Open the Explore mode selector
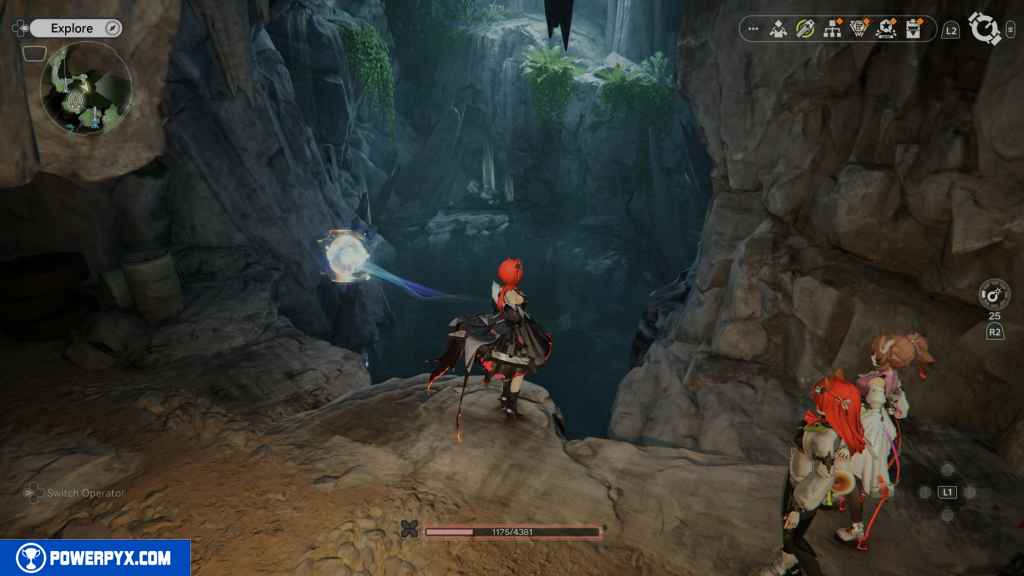This screenshot has width=1024, height=576. tap(76, 28)
